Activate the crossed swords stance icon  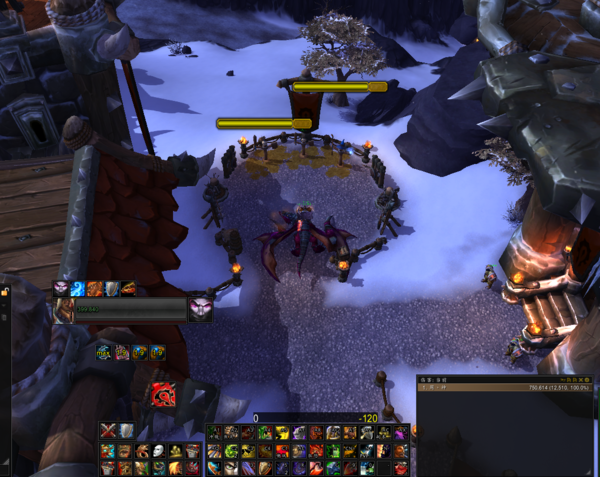pyautogui.click(x=108, y=431)
